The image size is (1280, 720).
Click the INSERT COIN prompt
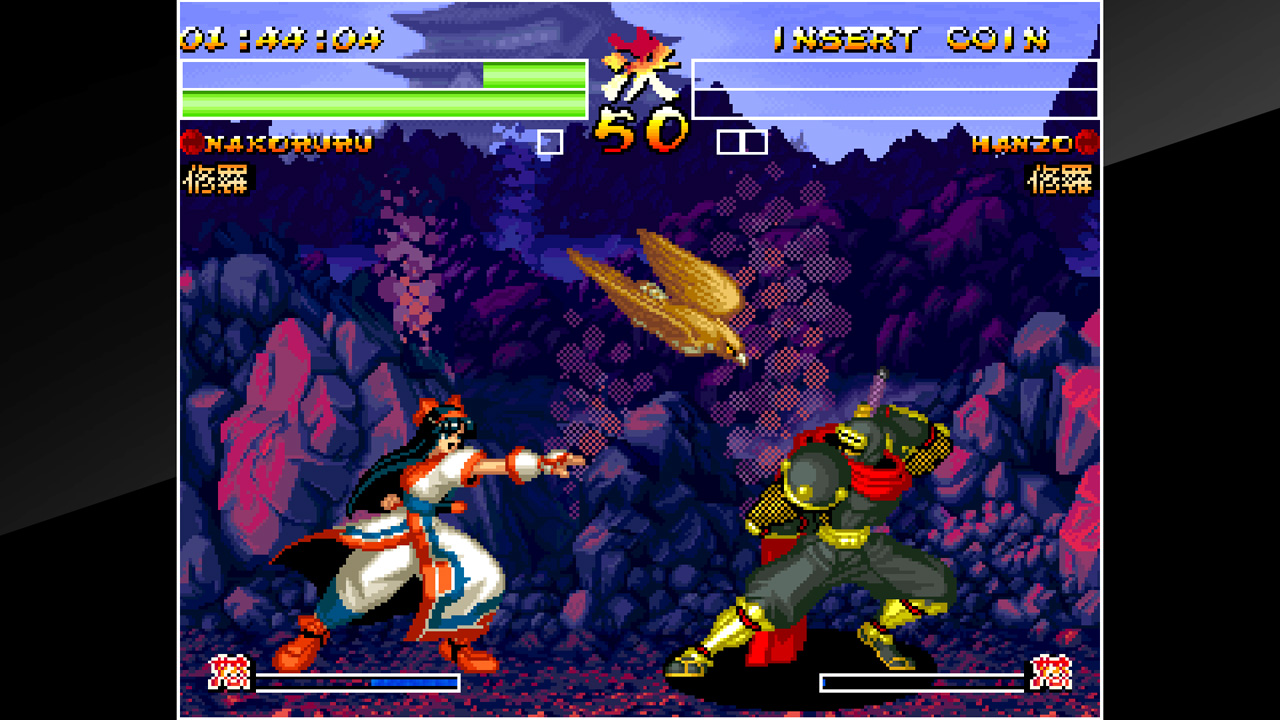910,40
